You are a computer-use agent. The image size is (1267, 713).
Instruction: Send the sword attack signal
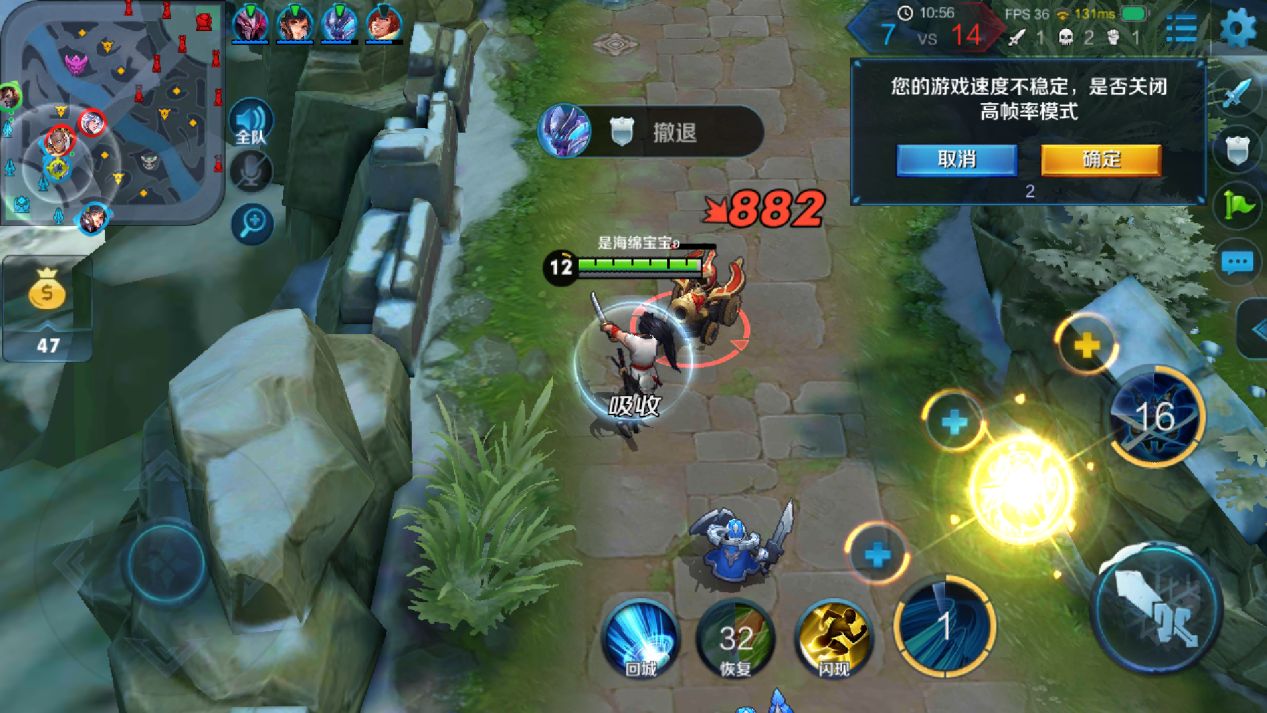pyautogui.click(x=1238, y=95)
